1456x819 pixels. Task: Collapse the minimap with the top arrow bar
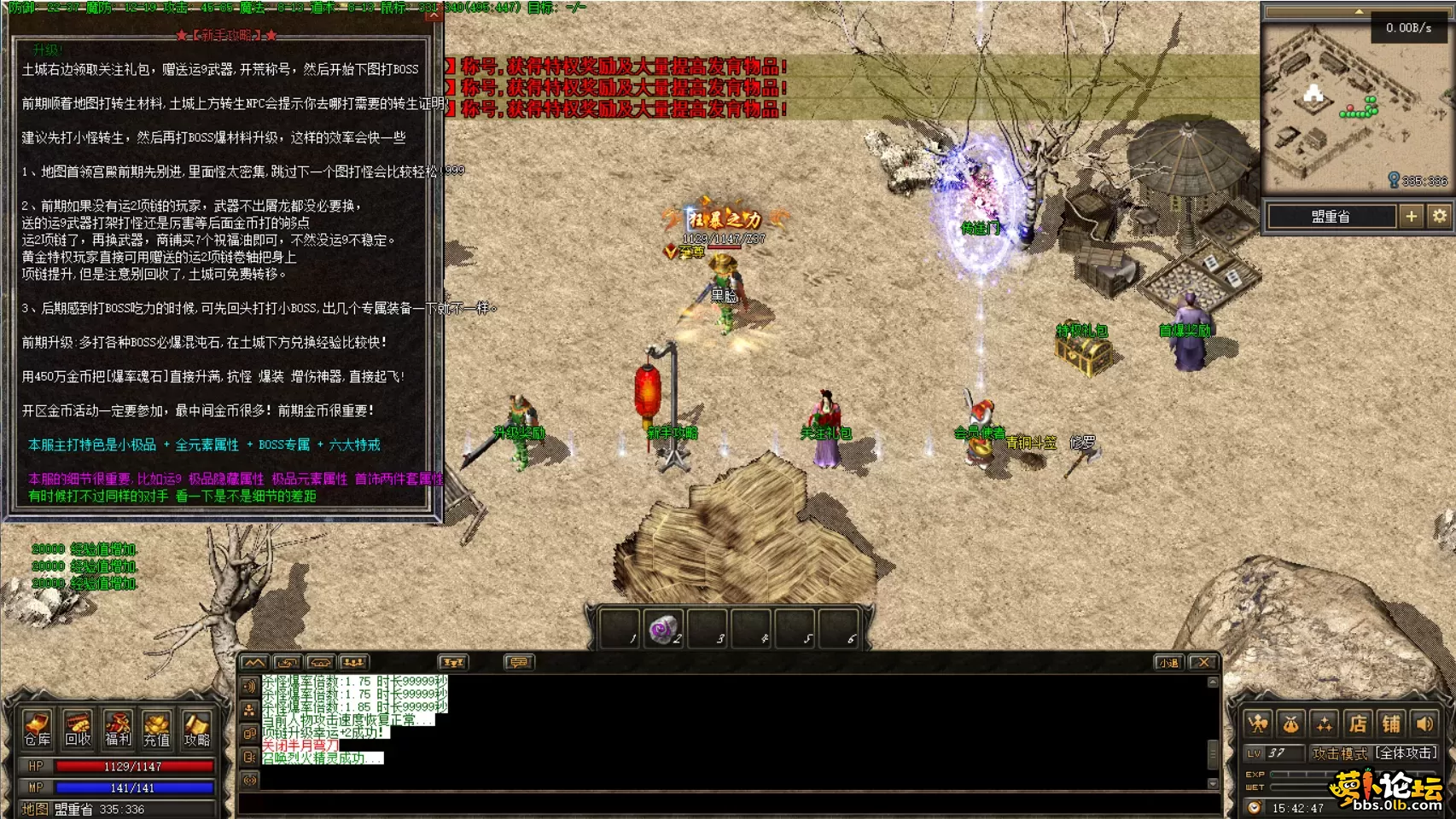[x=1358, y=12]
